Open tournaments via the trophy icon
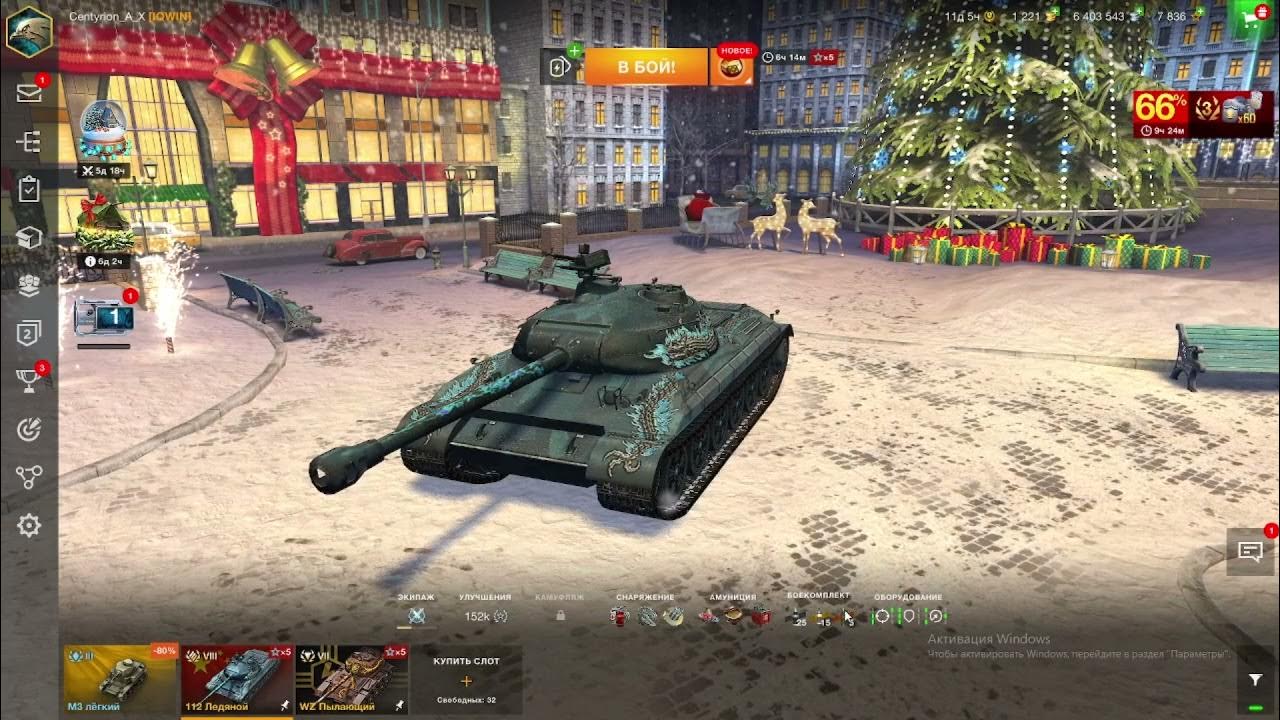 click(x=29, y=382)
